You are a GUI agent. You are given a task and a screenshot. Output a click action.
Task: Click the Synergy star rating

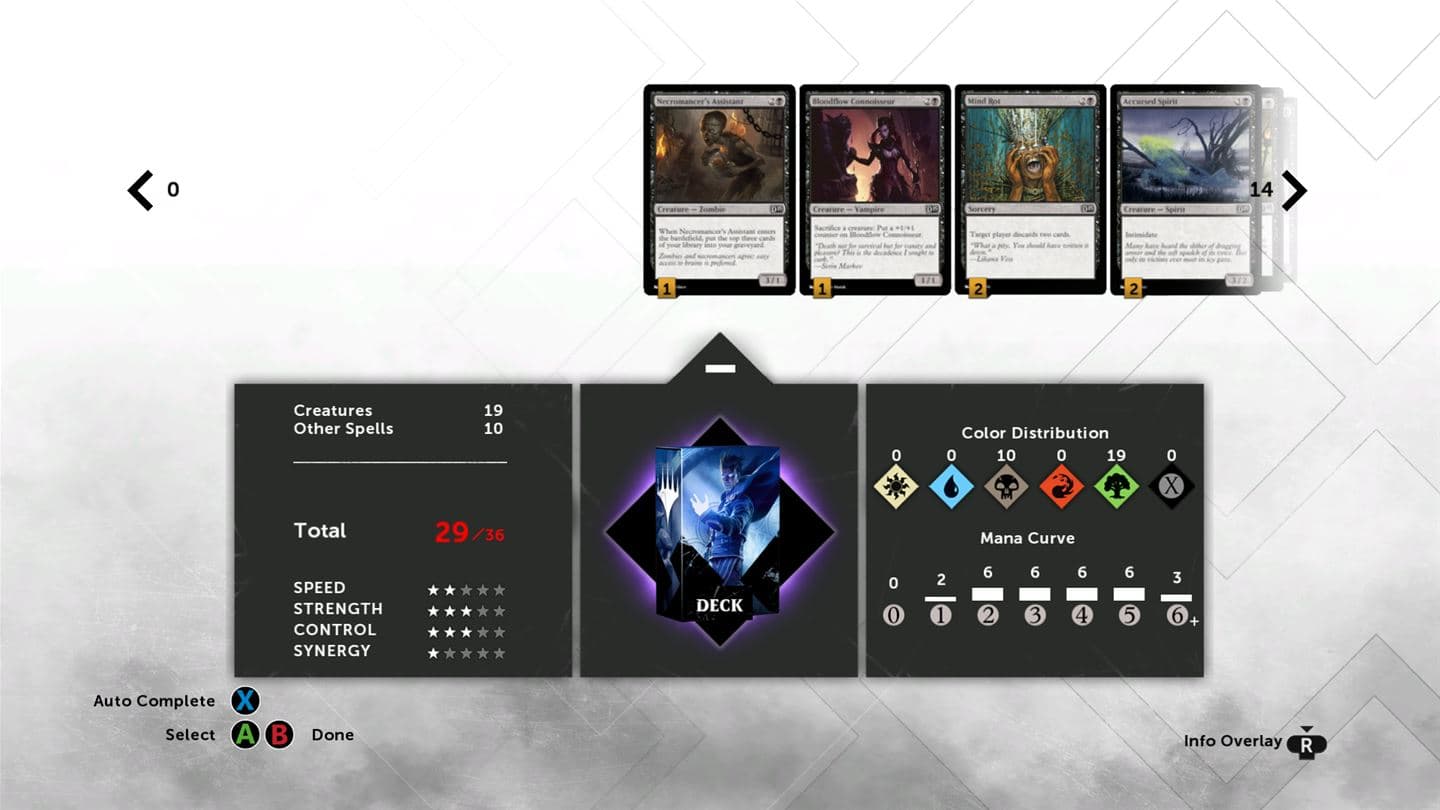467,651
